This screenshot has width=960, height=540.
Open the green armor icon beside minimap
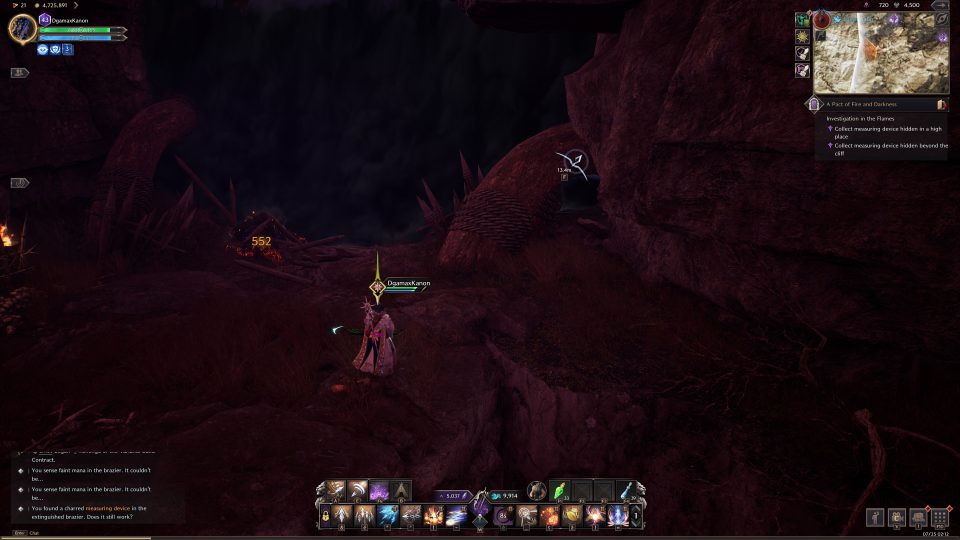click(802, 19)
